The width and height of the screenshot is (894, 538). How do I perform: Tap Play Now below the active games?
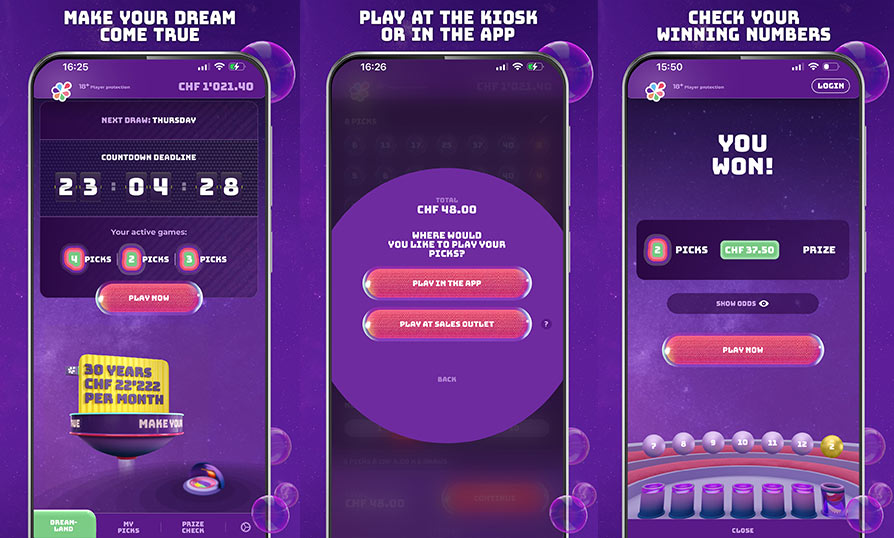click(x=148, y=297)
